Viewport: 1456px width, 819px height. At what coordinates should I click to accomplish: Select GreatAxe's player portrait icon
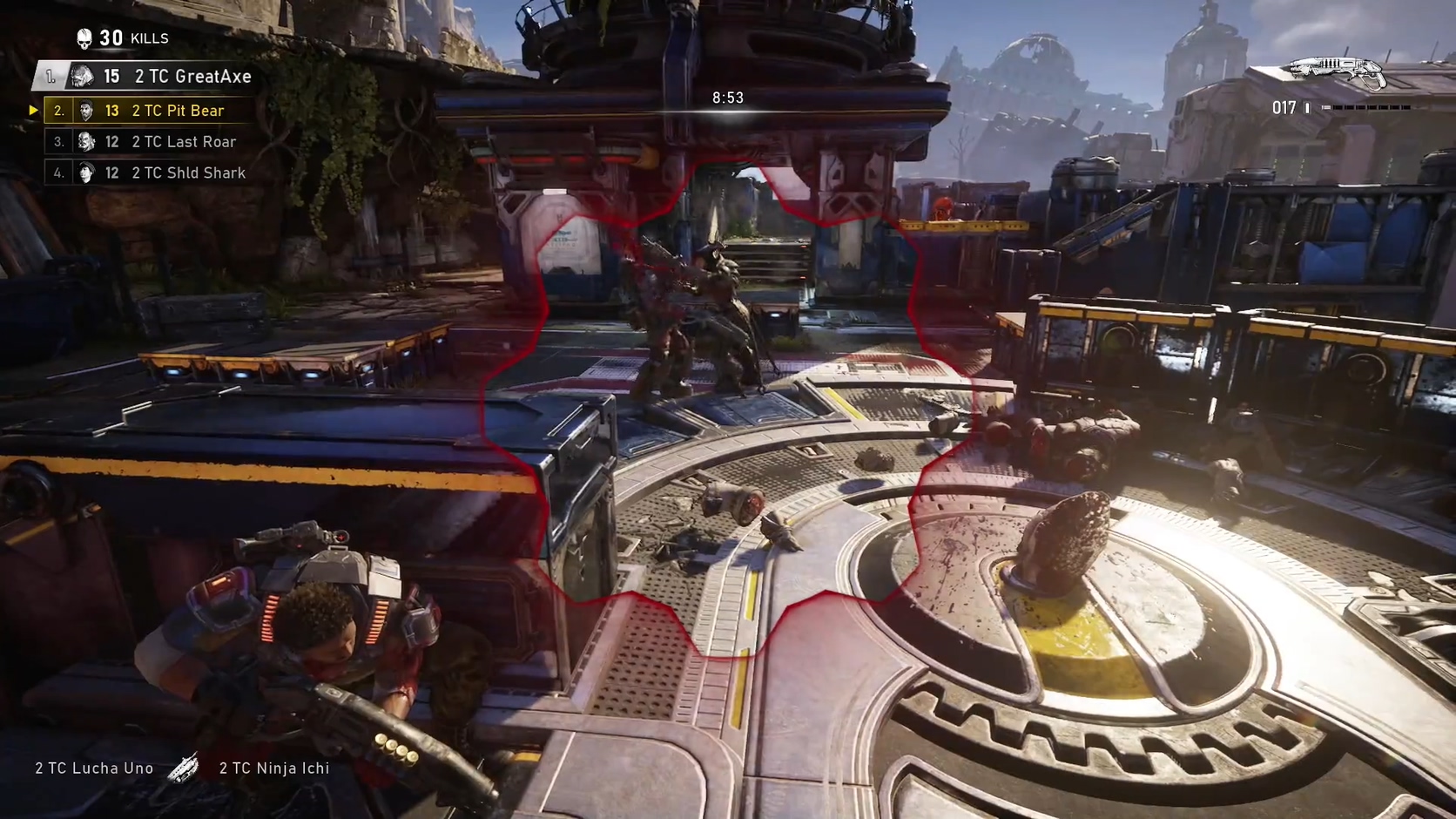click(x=83, y=76)
